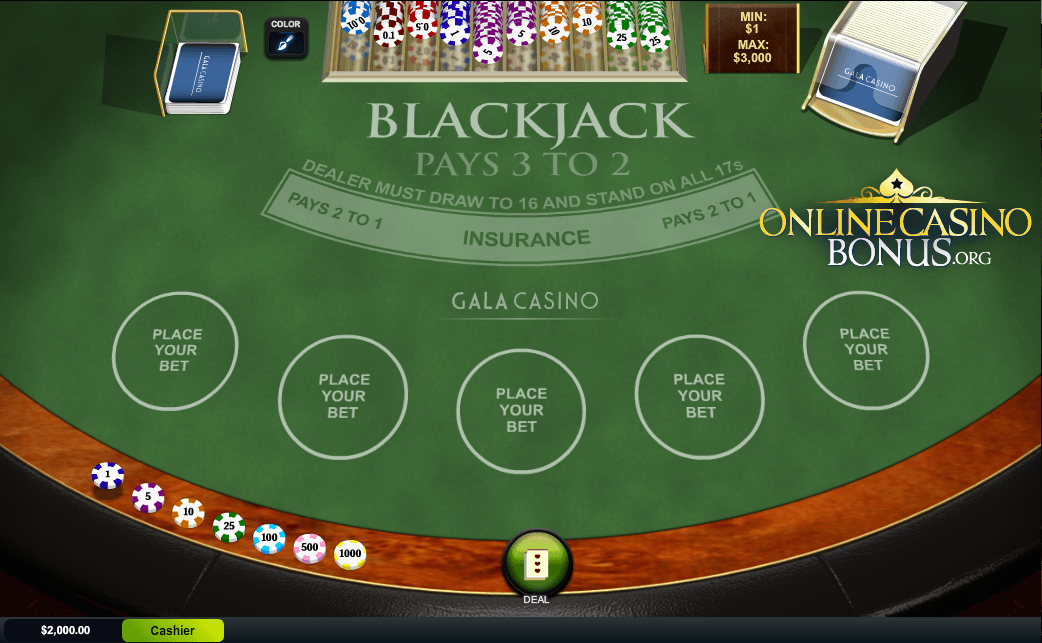Open the Cashier
1042x643 pixels.
[x=172, y=630]
